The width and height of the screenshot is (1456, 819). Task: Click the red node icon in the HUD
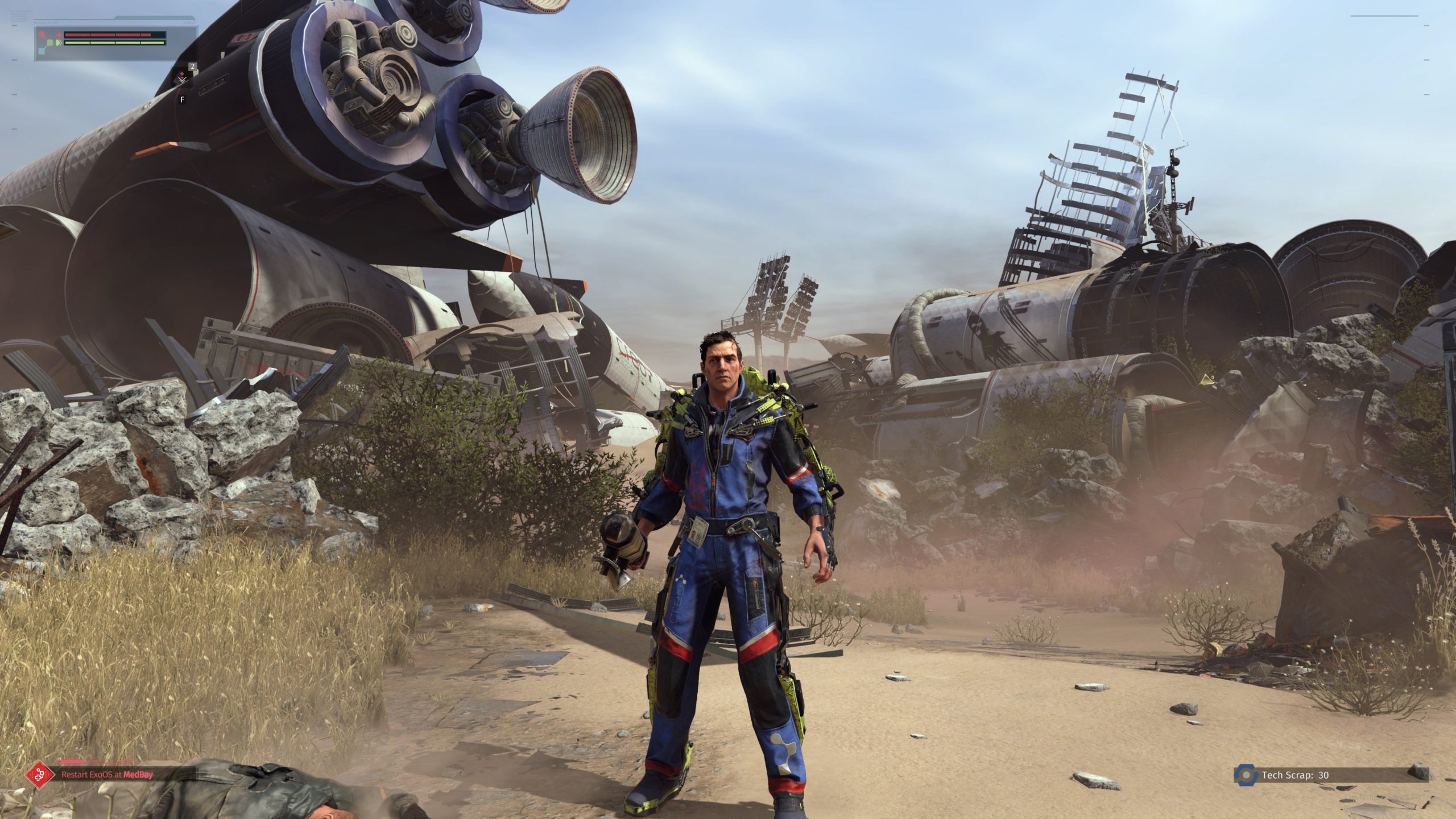pos(42,34)
